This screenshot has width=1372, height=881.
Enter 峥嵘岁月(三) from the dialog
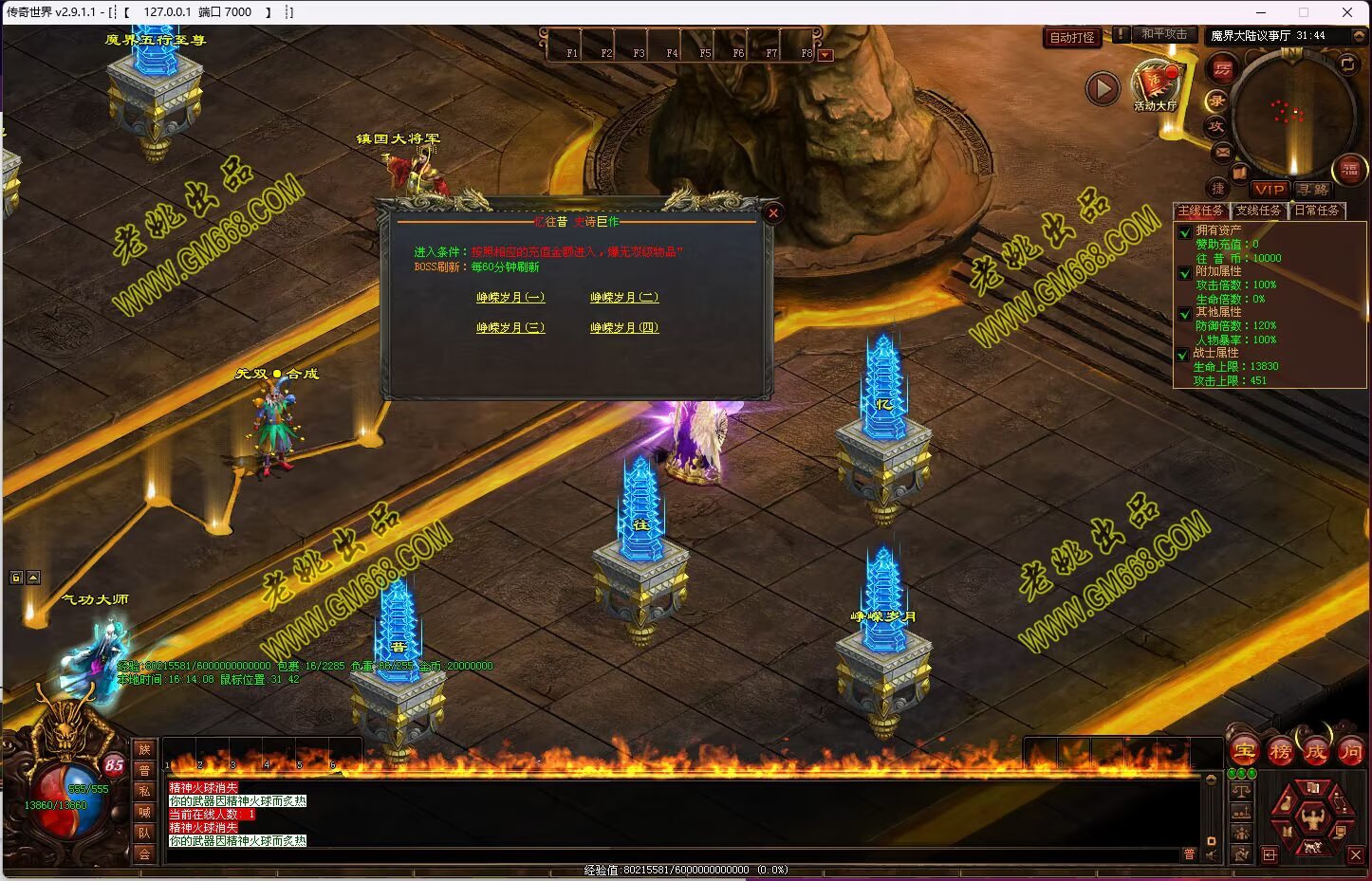[510, 328]
